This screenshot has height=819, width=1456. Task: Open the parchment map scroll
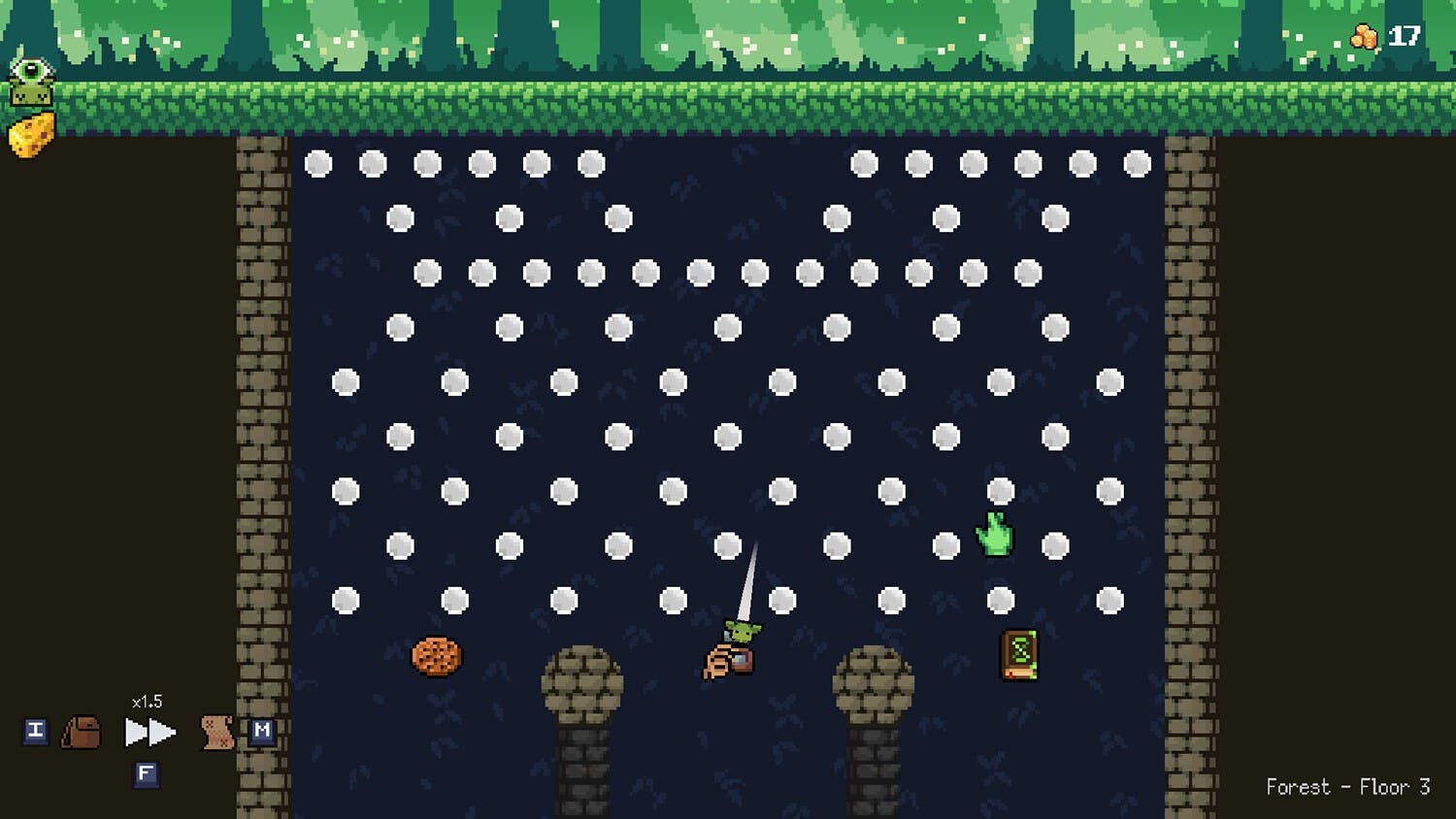(x=216, y=732)
